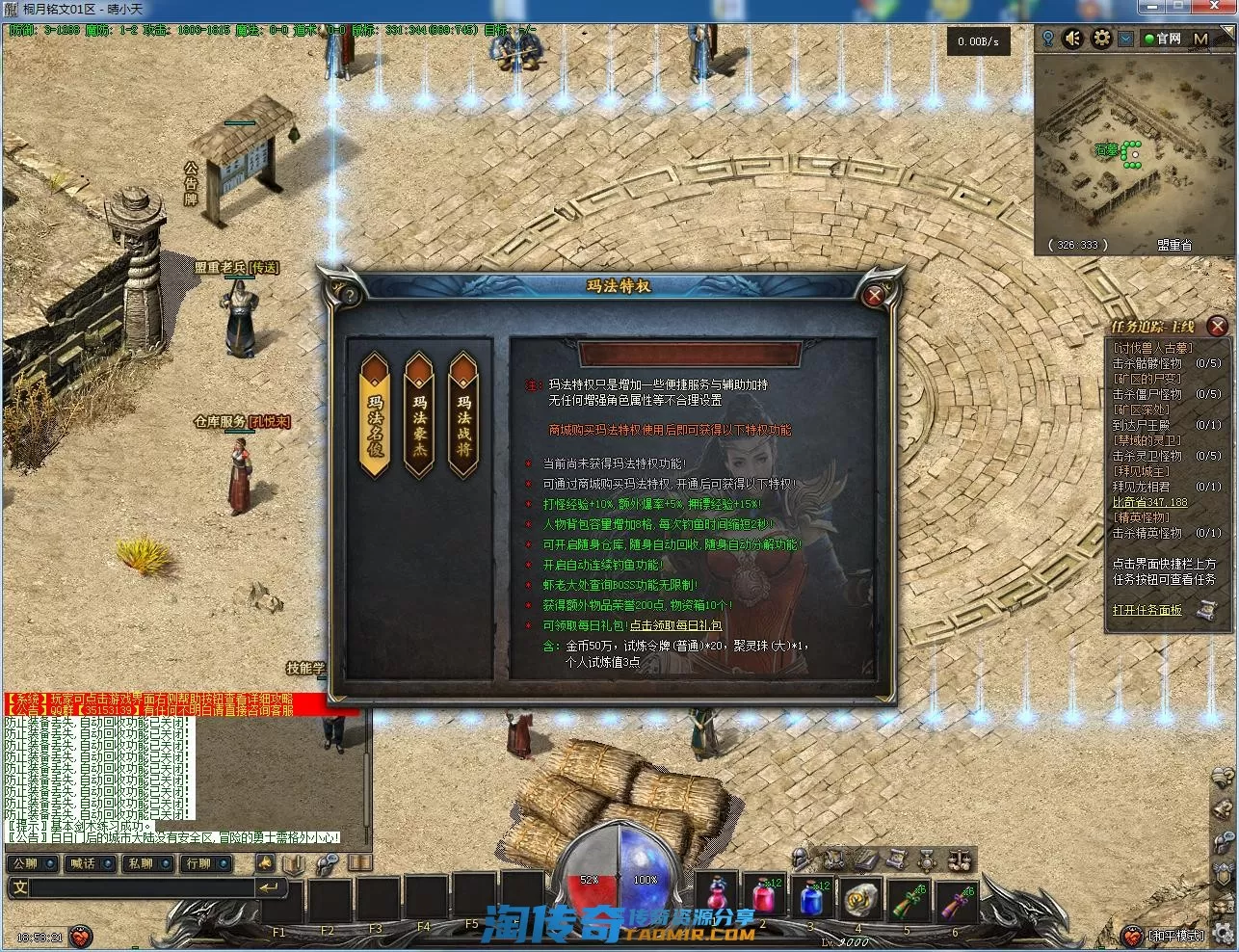Close the 玛法特权 privilege window
The image size is (1239, 952).
click(x=874, y=296)
